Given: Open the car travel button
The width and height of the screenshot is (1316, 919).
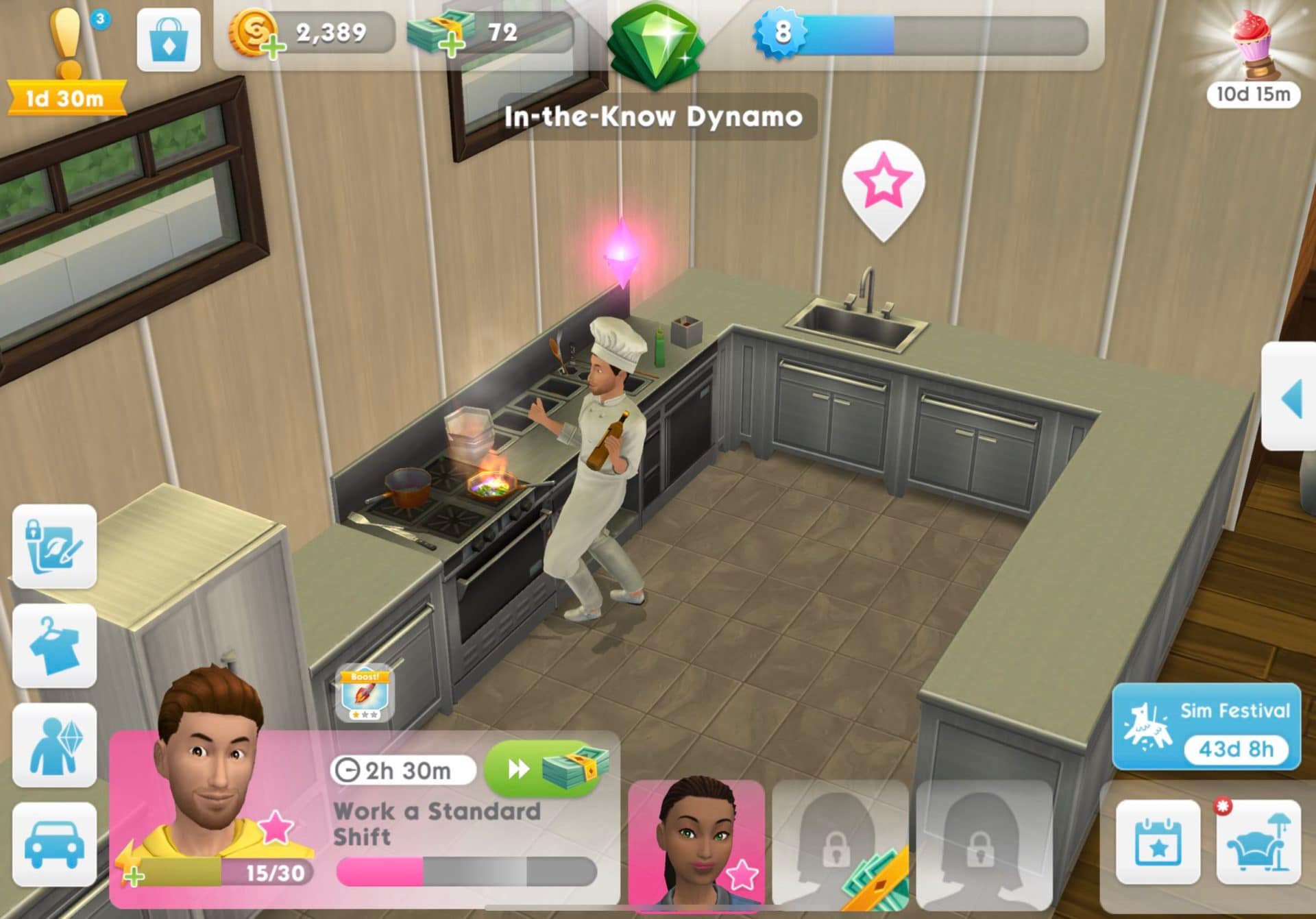Looking at the screenshot, I should tap(55, 844).
